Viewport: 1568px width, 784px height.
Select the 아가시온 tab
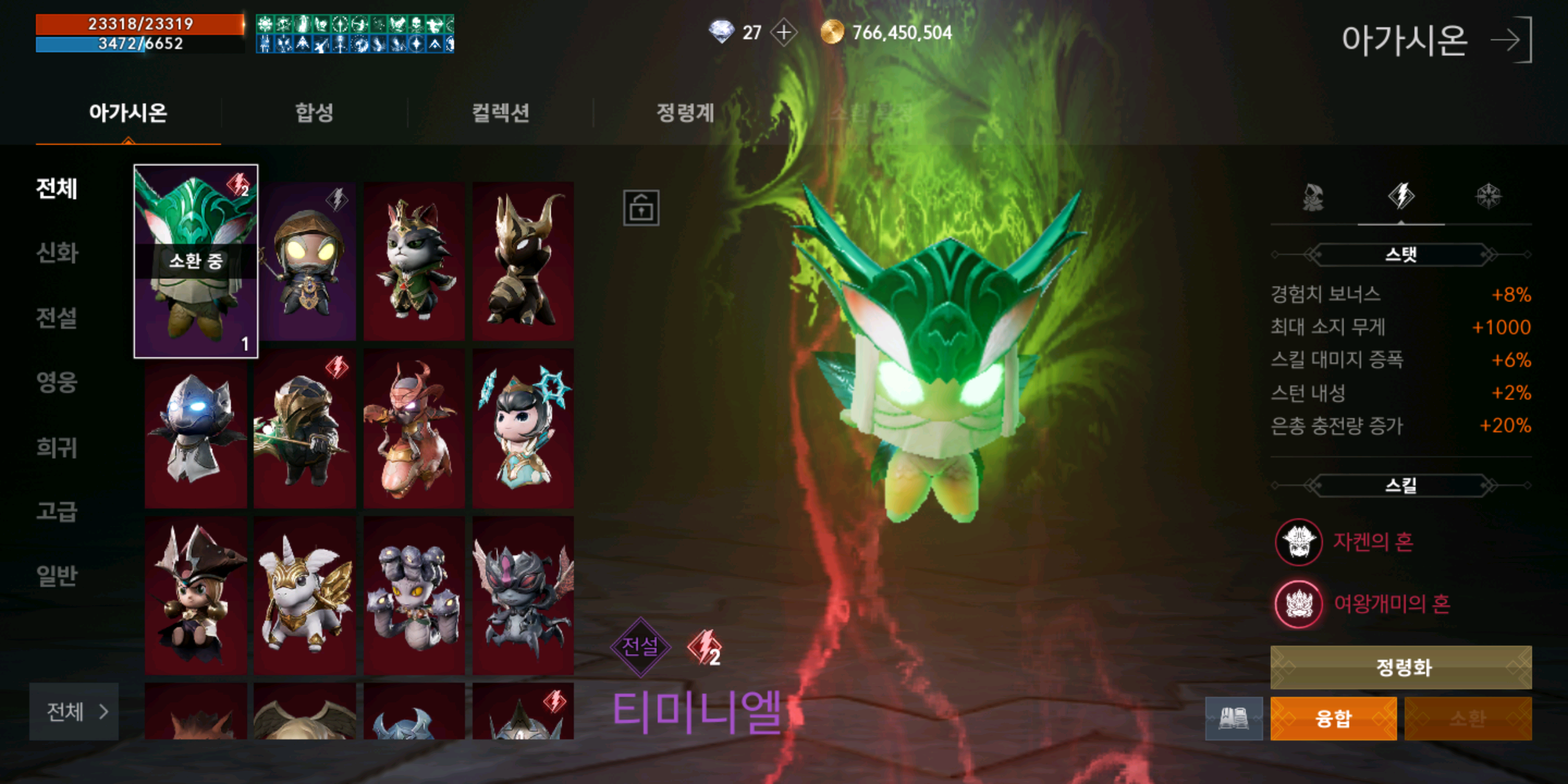[128, 113]
